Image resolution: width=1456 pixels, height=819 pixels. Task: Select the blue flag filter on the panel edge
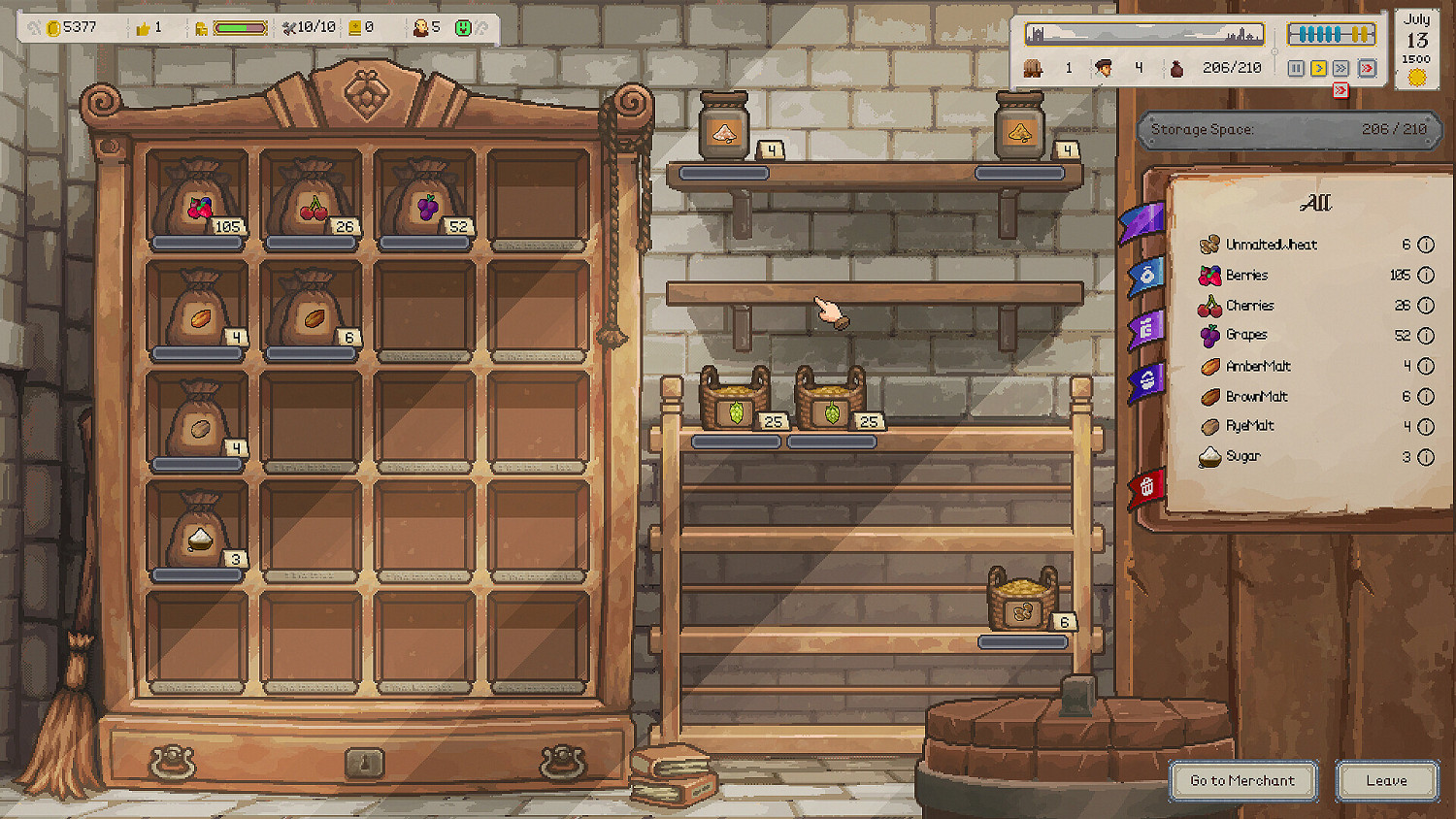(x=1145, y=275)
